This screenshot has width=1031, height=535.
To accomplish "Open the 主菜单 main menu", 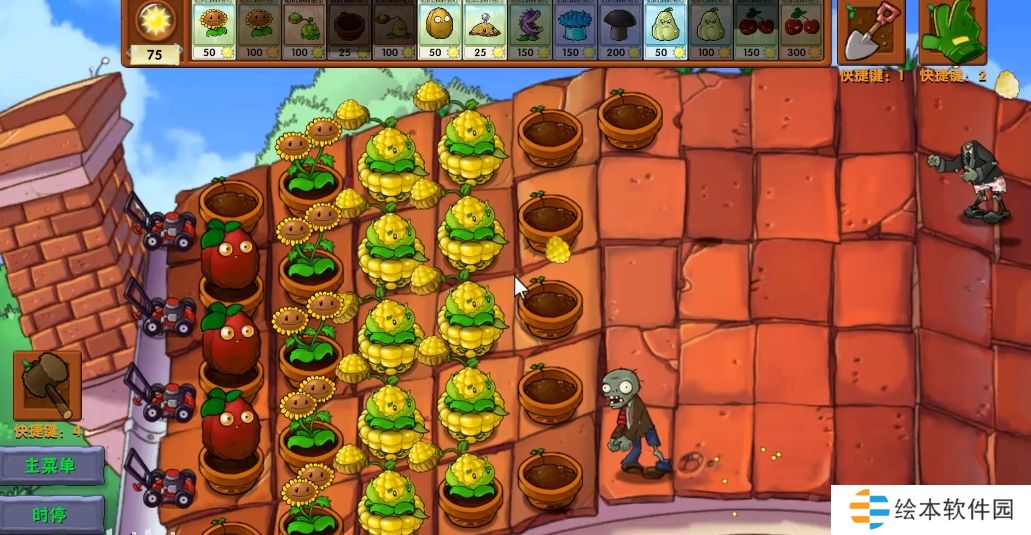I will tap(51, 466).
